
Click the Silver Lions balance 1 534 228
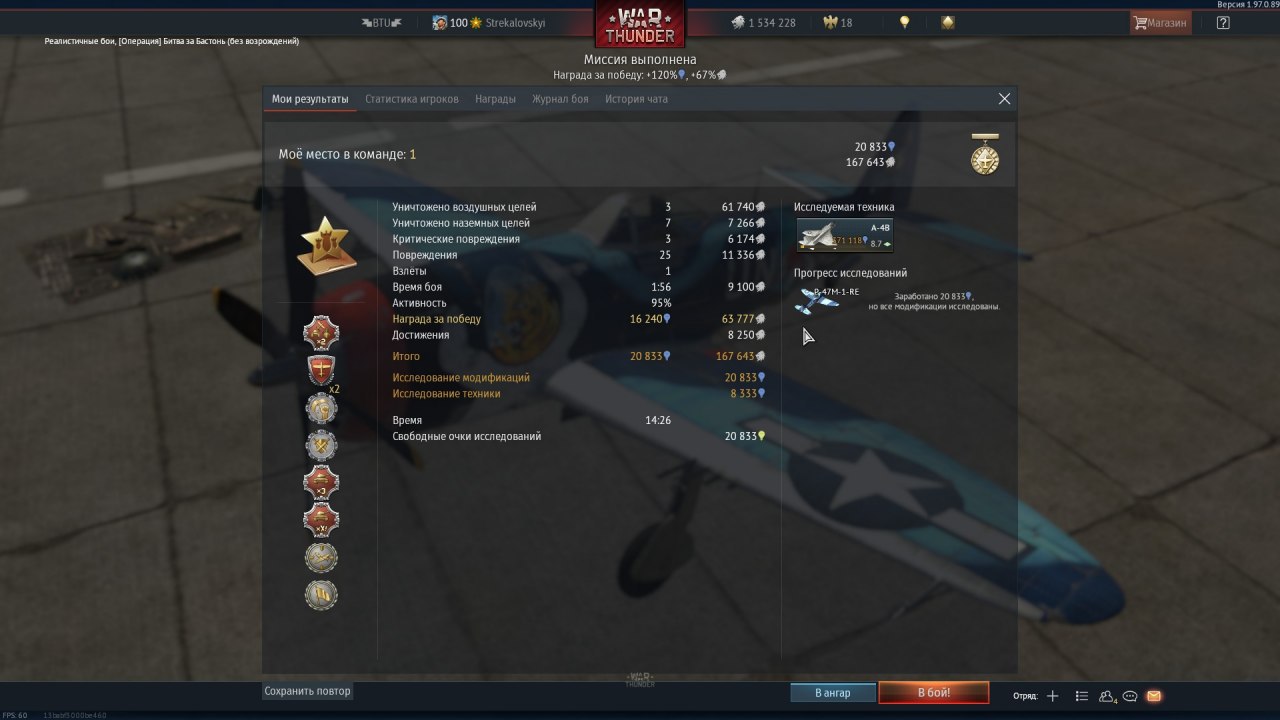click(x=763, y=23)
